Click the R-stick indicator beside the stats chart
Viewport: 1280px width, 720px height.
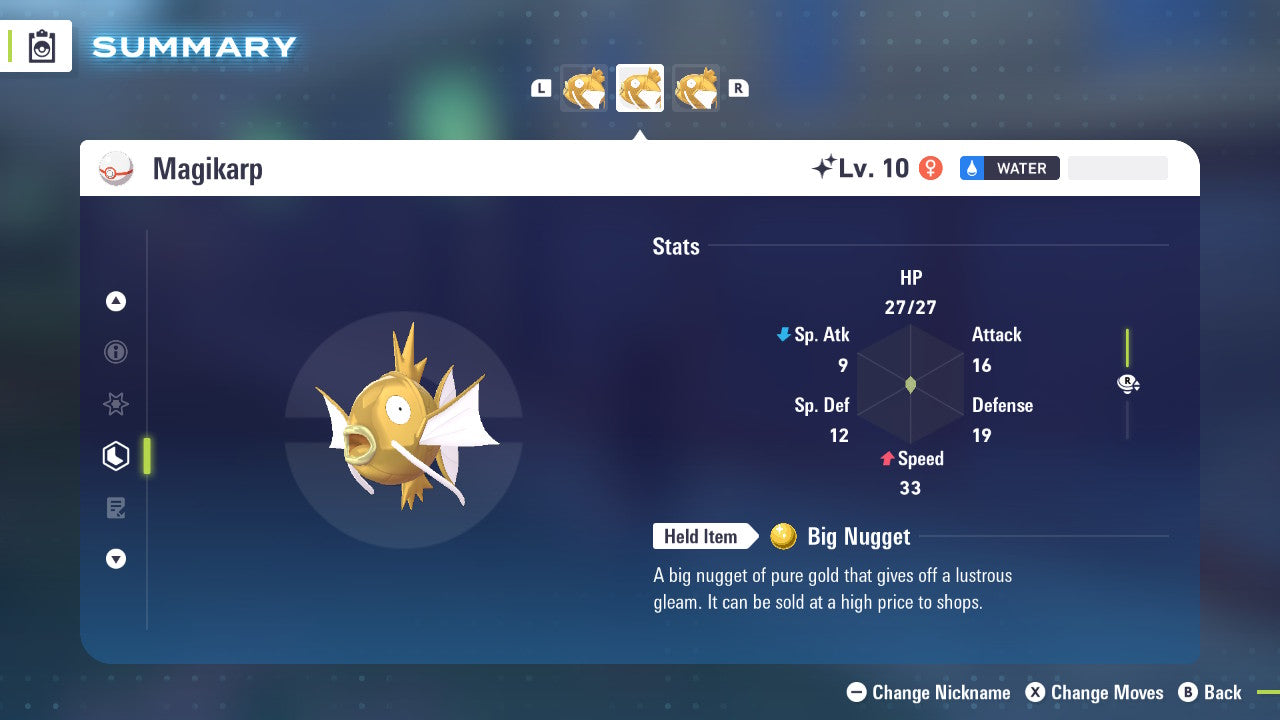point(1127,382)
